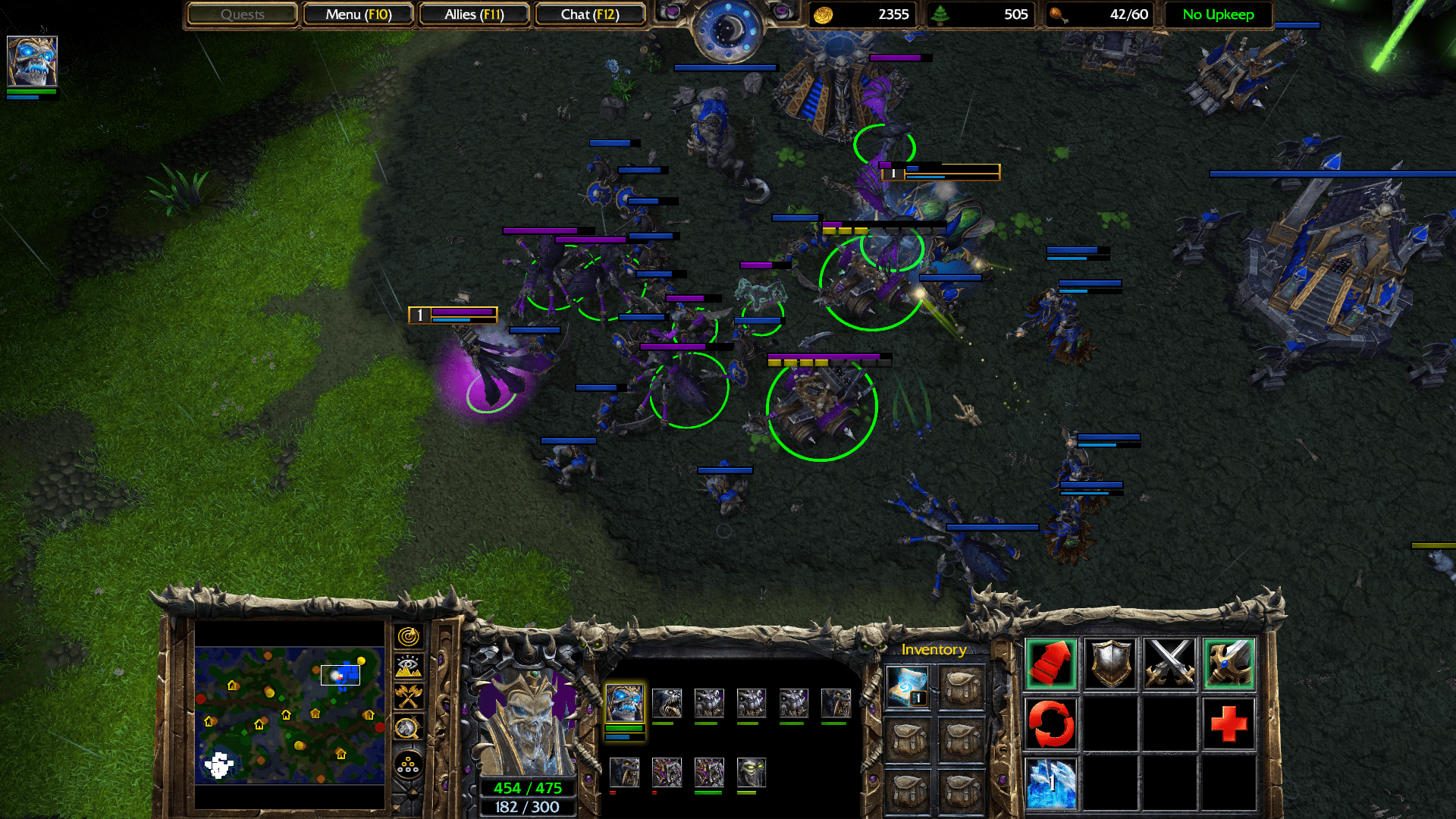Toggle formation movement button
The width and height of the screenshot is (1456, 819).
pyautogui.click(x=408, y=764)
